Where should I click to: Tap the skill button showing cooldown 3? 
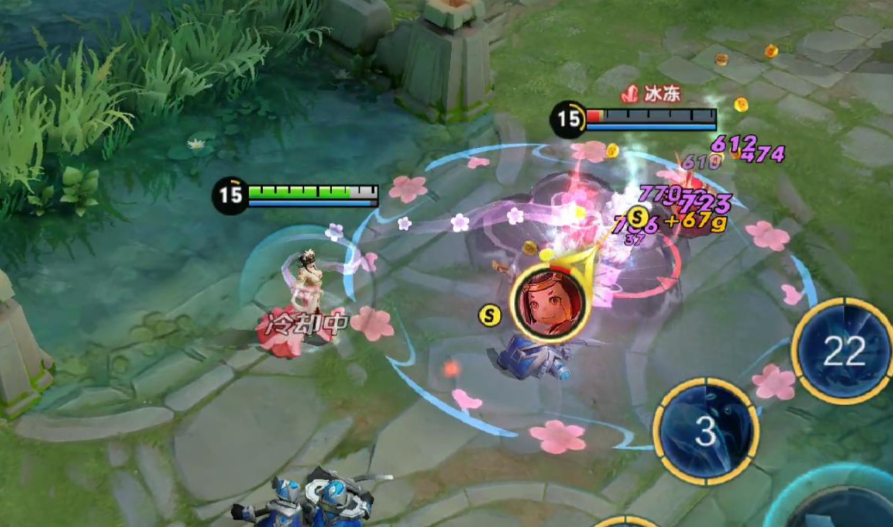point(705,431)
